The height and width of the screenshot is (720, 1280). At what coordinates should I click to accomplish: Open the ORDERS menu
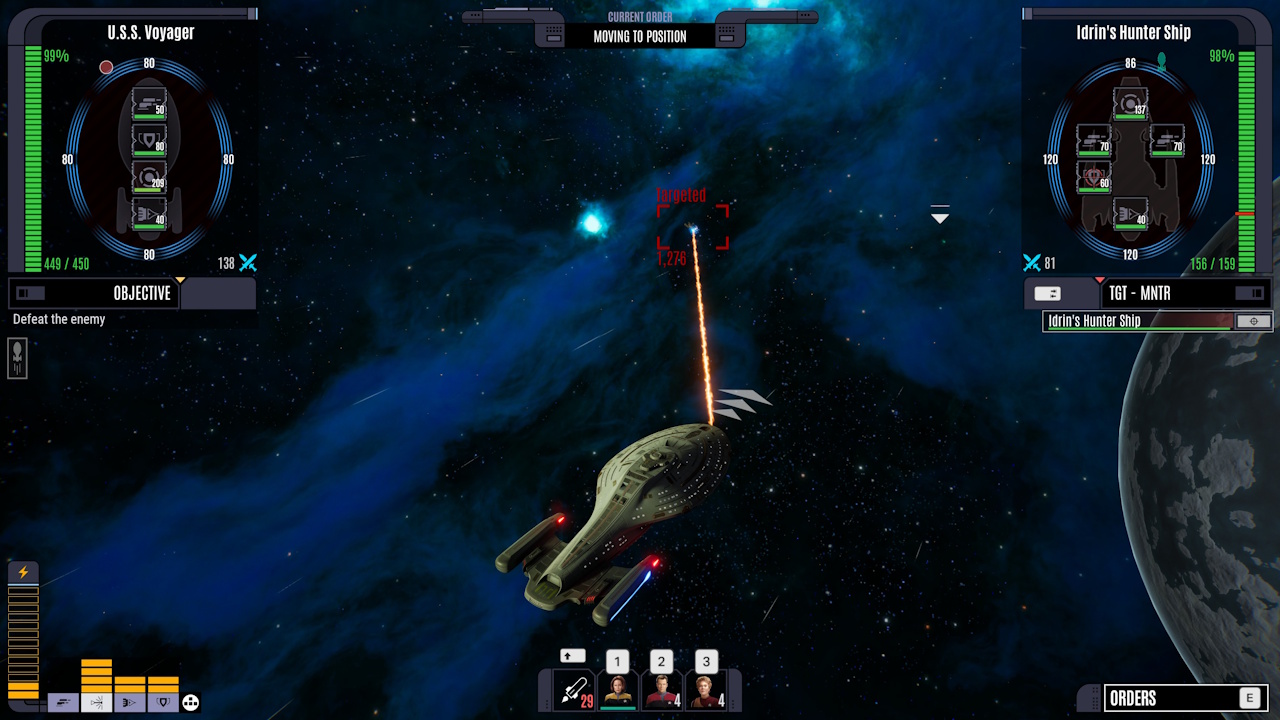pos(1186,698)
